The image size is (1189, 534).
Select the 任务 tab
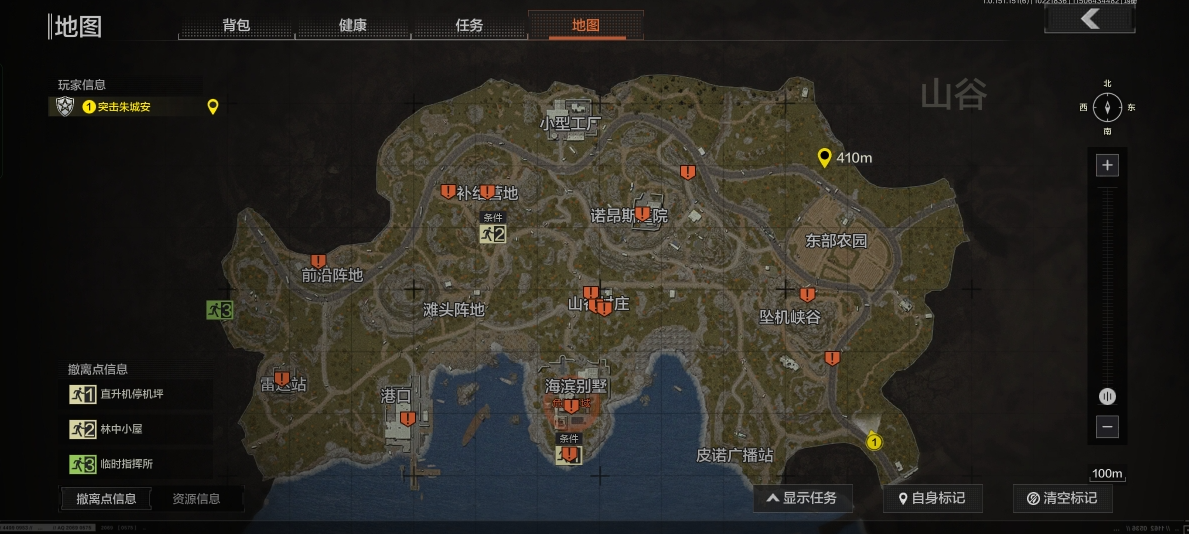click(469, 25)
